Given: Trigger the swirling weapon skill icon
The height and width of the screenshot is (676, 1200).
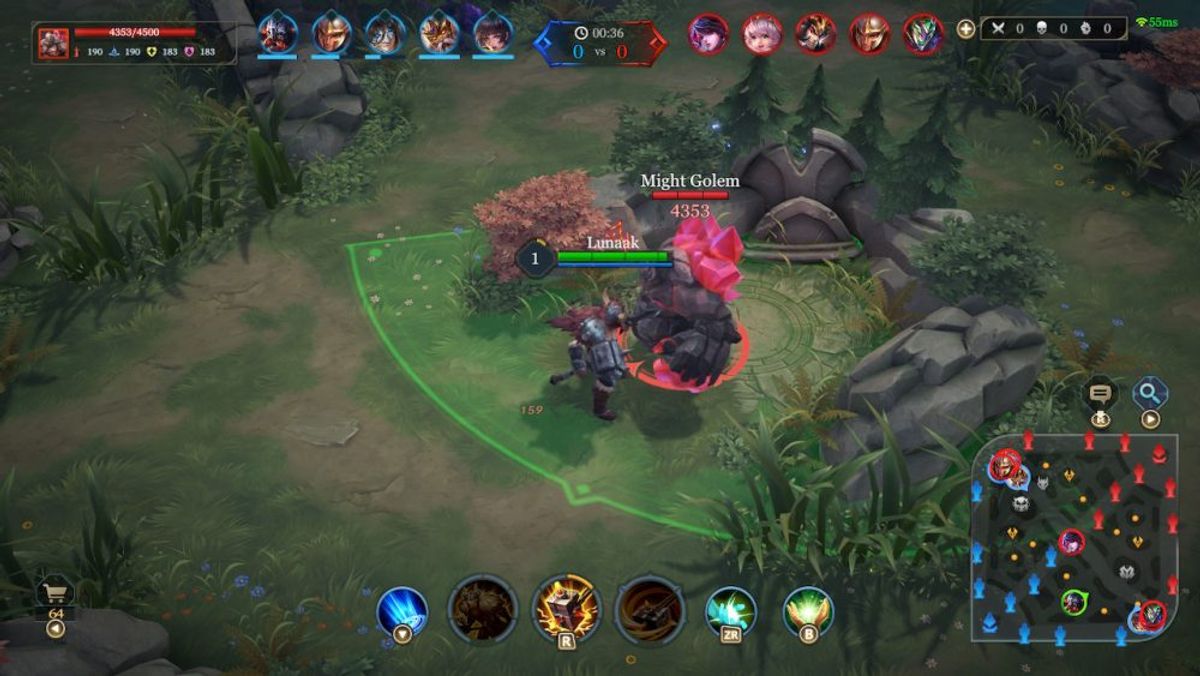Looking at the screenshot, I should click(650, 609).
